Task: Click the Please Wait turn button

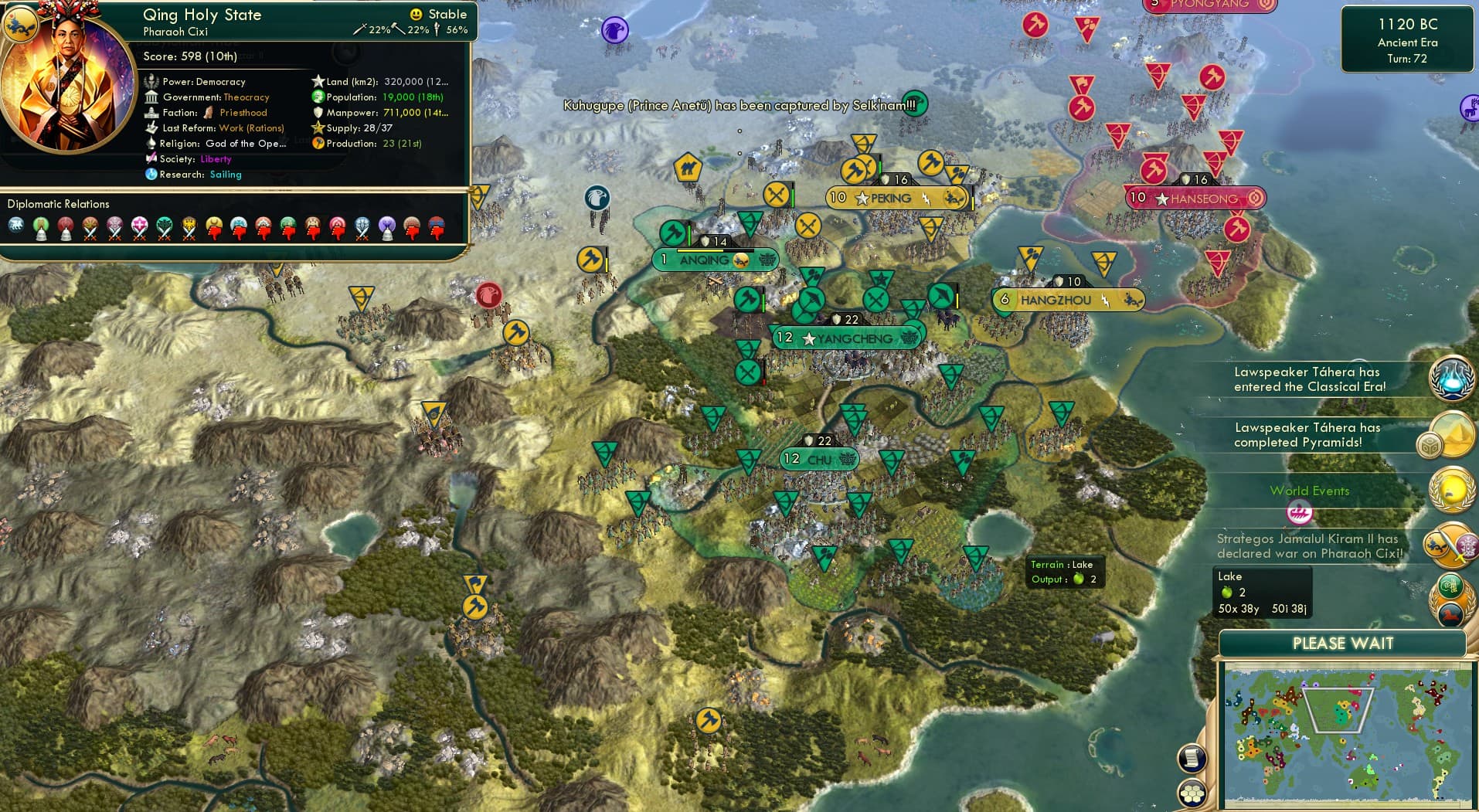Action: coord(1342,644)
